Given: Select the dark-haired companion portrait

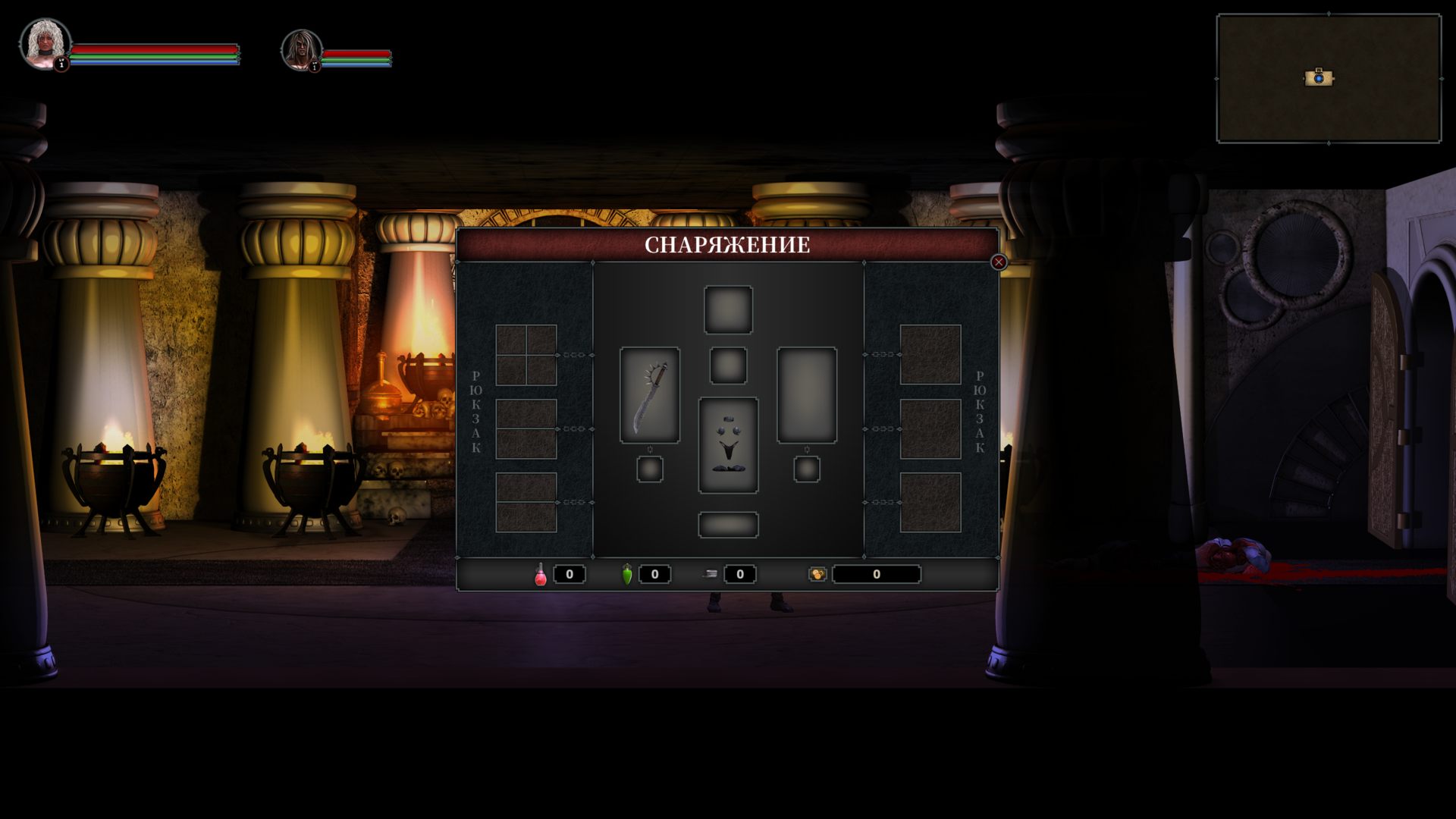Looking at the screenshot, I should [301, 50].
